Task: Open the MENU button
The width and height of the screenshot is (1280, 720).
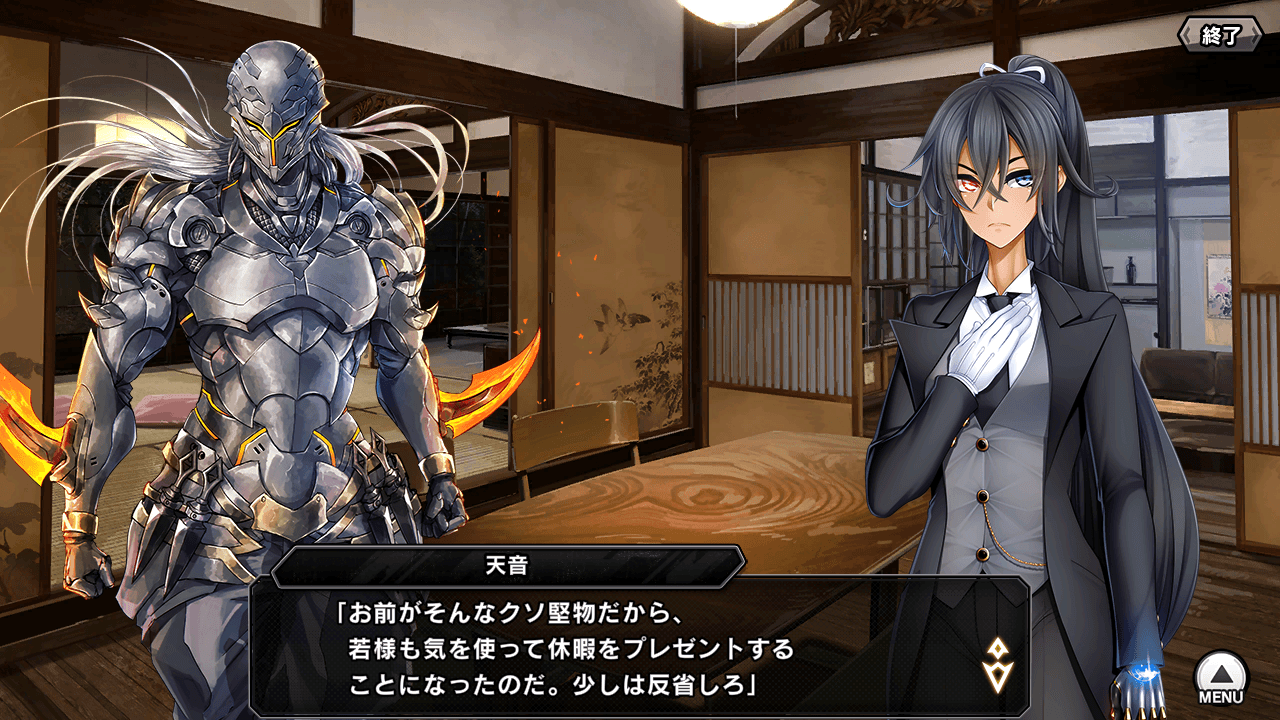Action: [1222, 678]
